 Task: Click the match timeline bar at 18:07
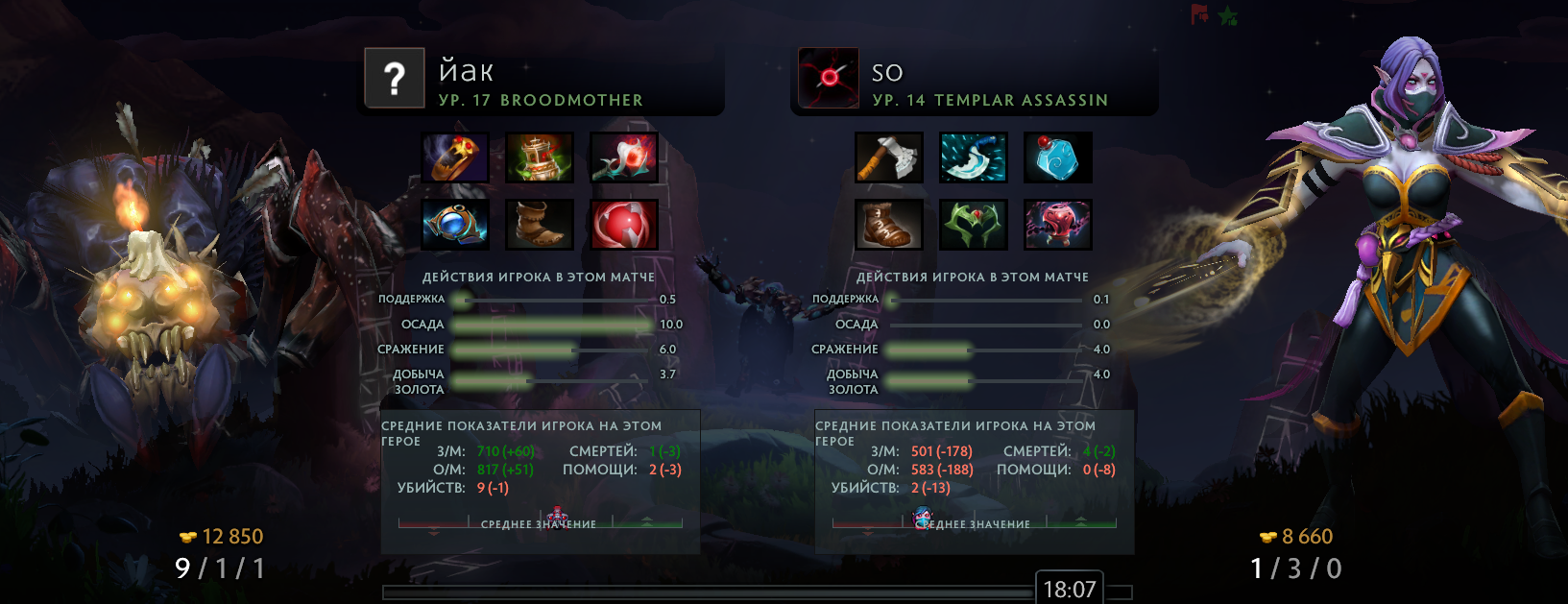708,592
